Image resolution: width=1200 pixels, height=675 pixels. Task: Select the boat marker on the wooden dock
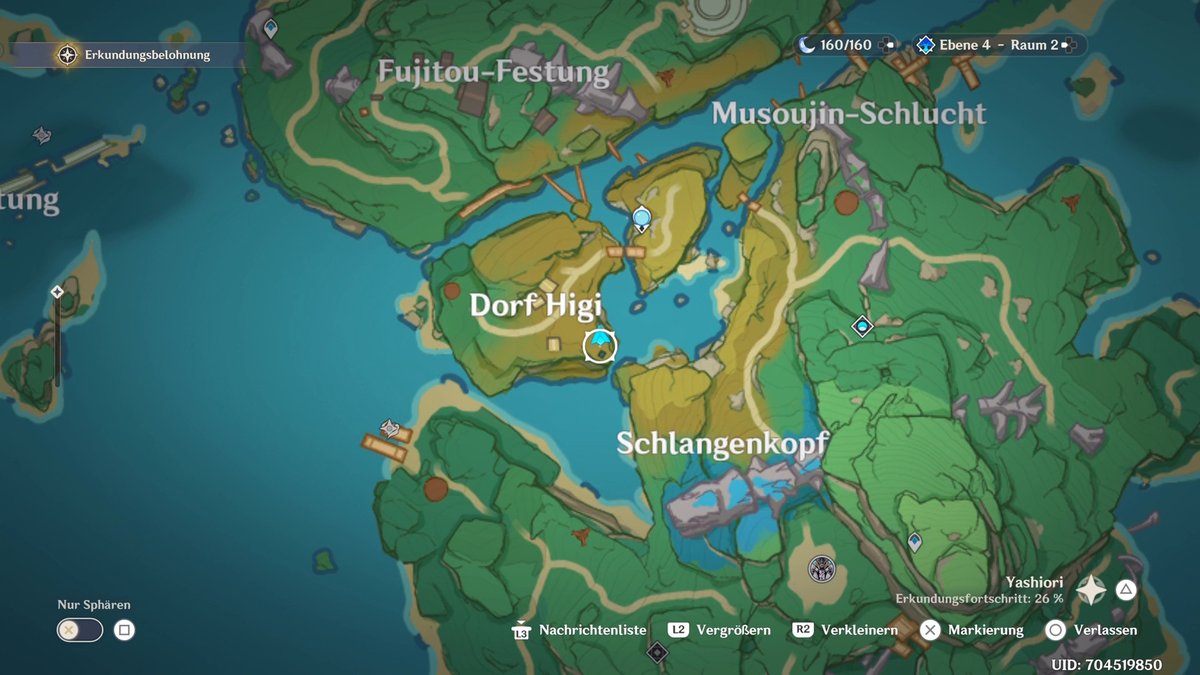[x=390, y=430]
